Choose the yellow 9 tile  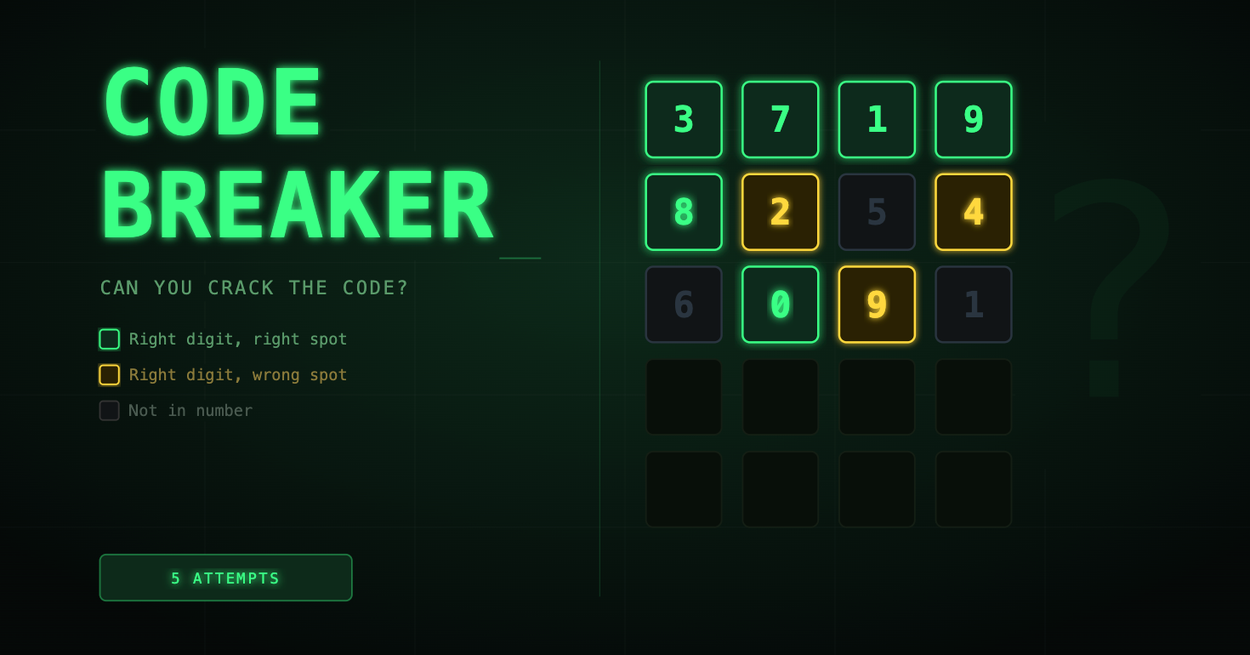(876, 304)
